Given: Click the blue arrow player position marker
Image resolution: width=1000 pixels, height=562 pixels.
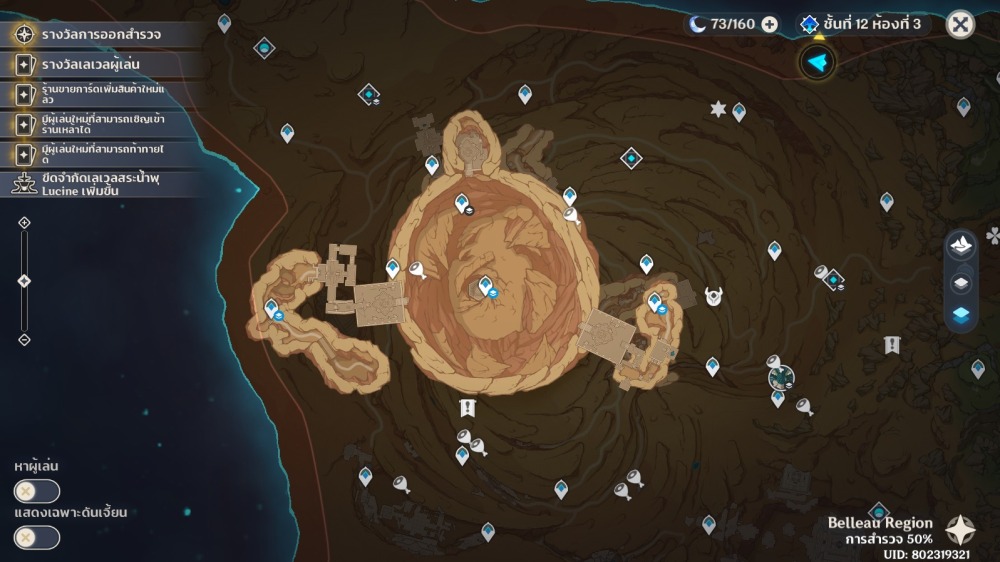Looking at the screenshot, I should [818, 63].
